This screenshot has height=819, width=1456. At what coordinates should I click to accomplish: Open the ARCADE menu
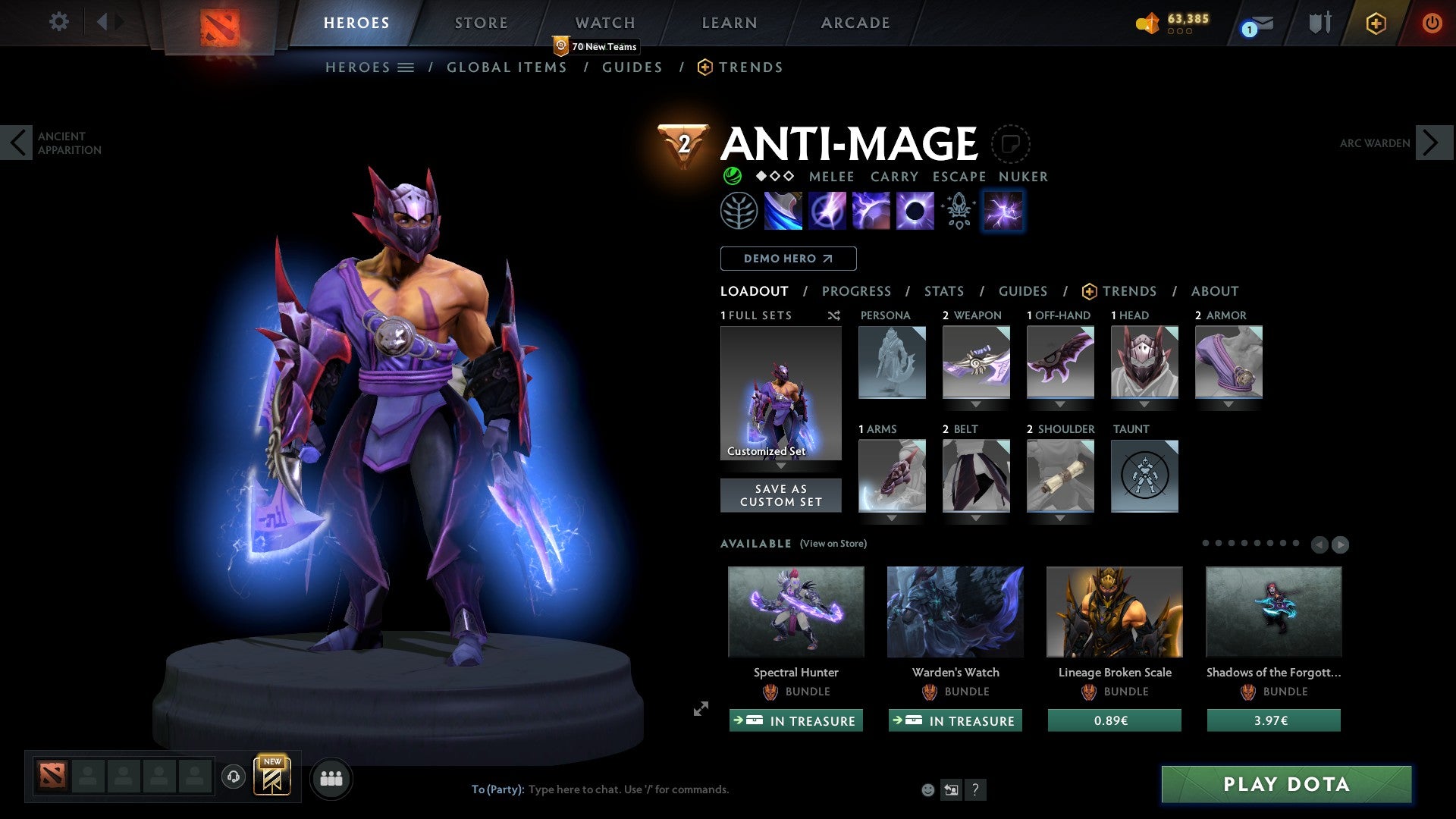(855, 22)
